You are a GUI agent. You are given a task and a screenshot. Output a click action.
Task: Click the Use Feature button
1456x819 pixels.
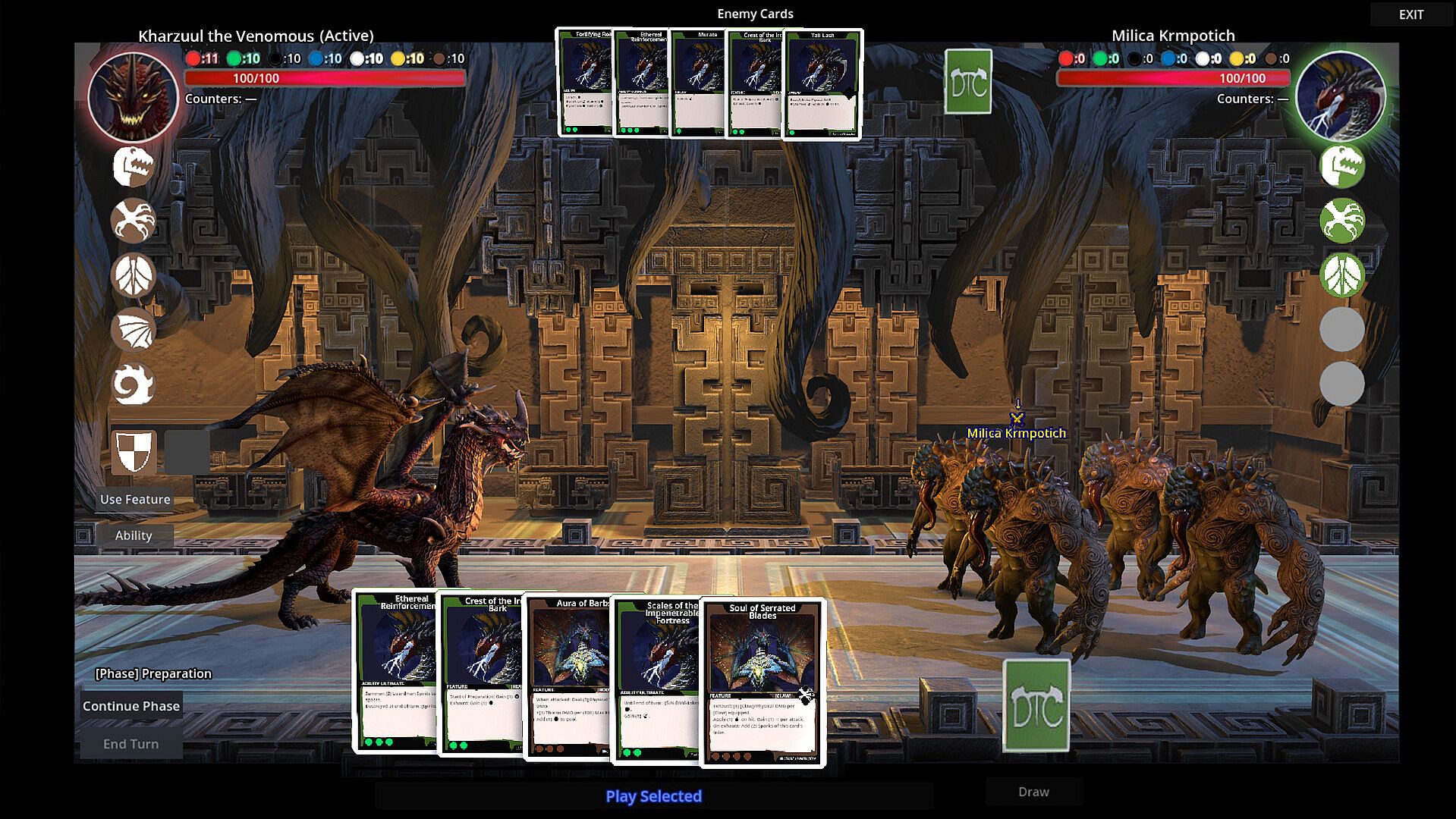tap(135, 499)
